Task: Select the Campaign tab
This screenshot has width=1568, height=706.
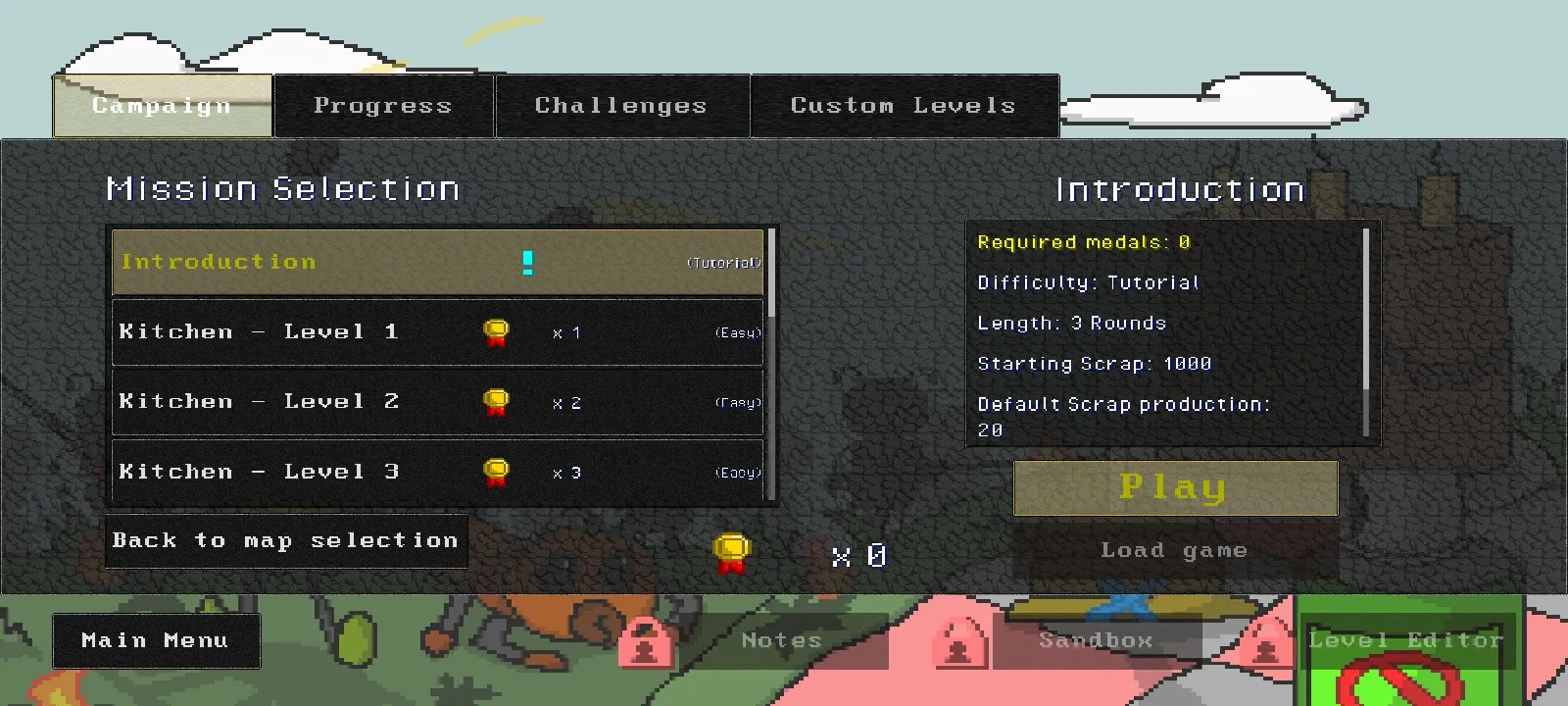Action: click(x=162, y=105)
